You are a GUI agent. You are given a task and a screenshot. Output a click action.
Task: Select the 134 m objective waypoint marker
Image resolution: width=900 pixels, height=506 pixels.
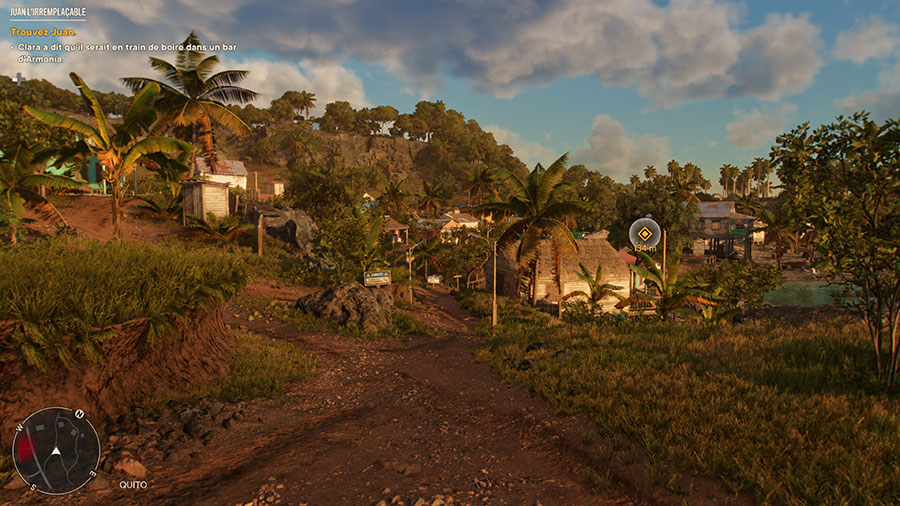(645, 234)
